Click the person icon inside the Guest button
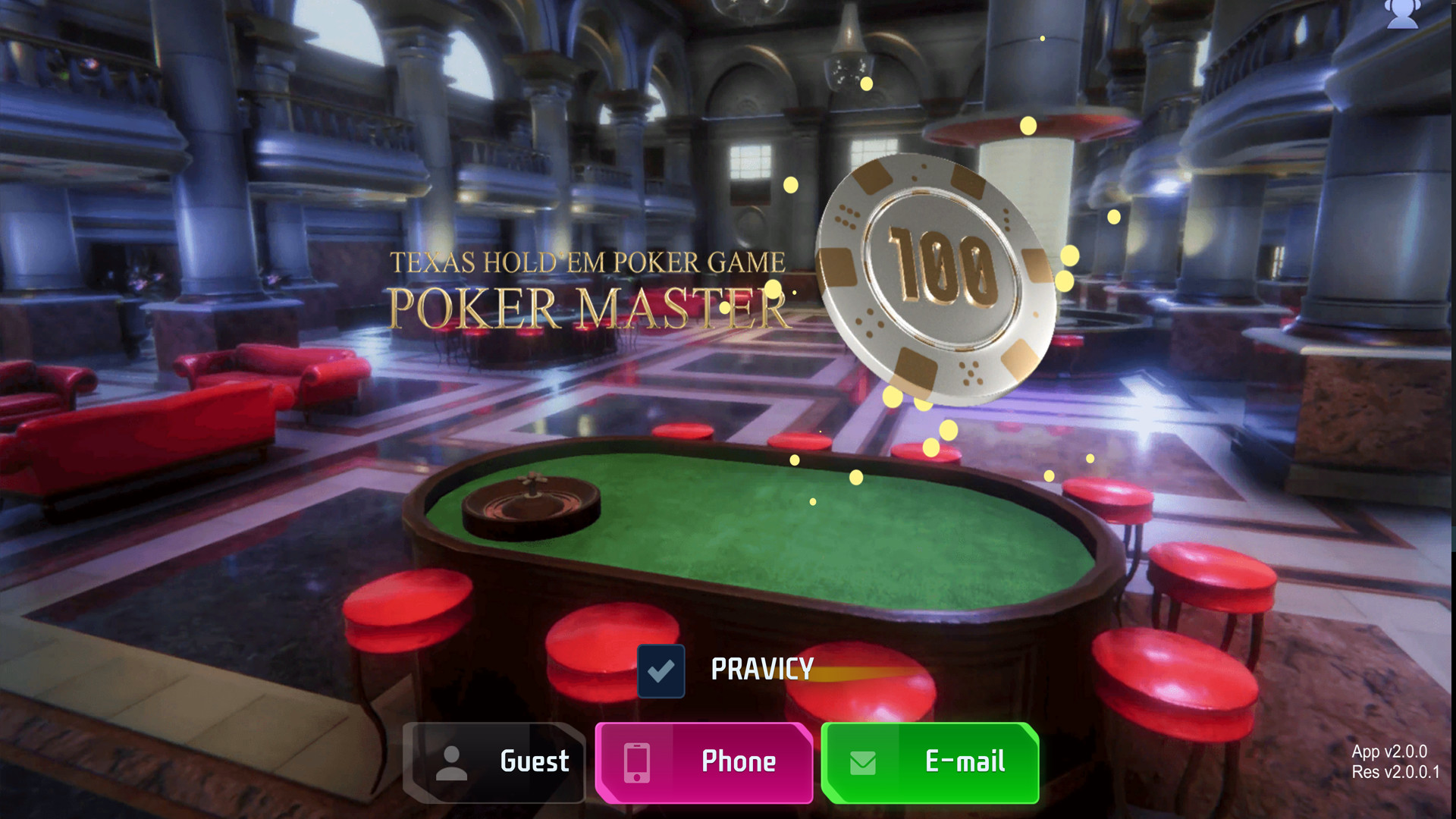 click(453, 762)
